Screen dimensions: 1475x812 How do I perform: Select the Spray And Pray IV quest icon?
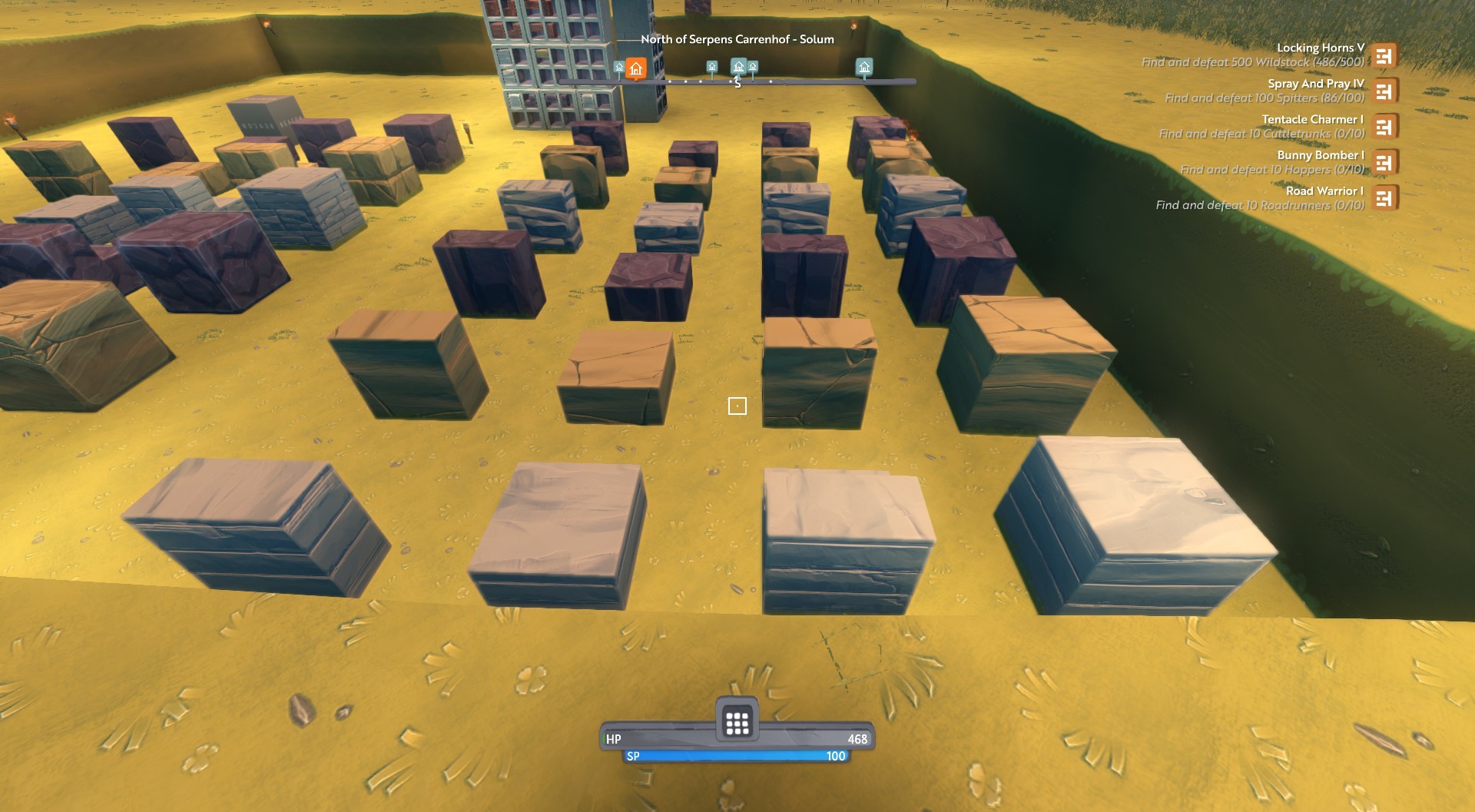[x=1385, y=91]
